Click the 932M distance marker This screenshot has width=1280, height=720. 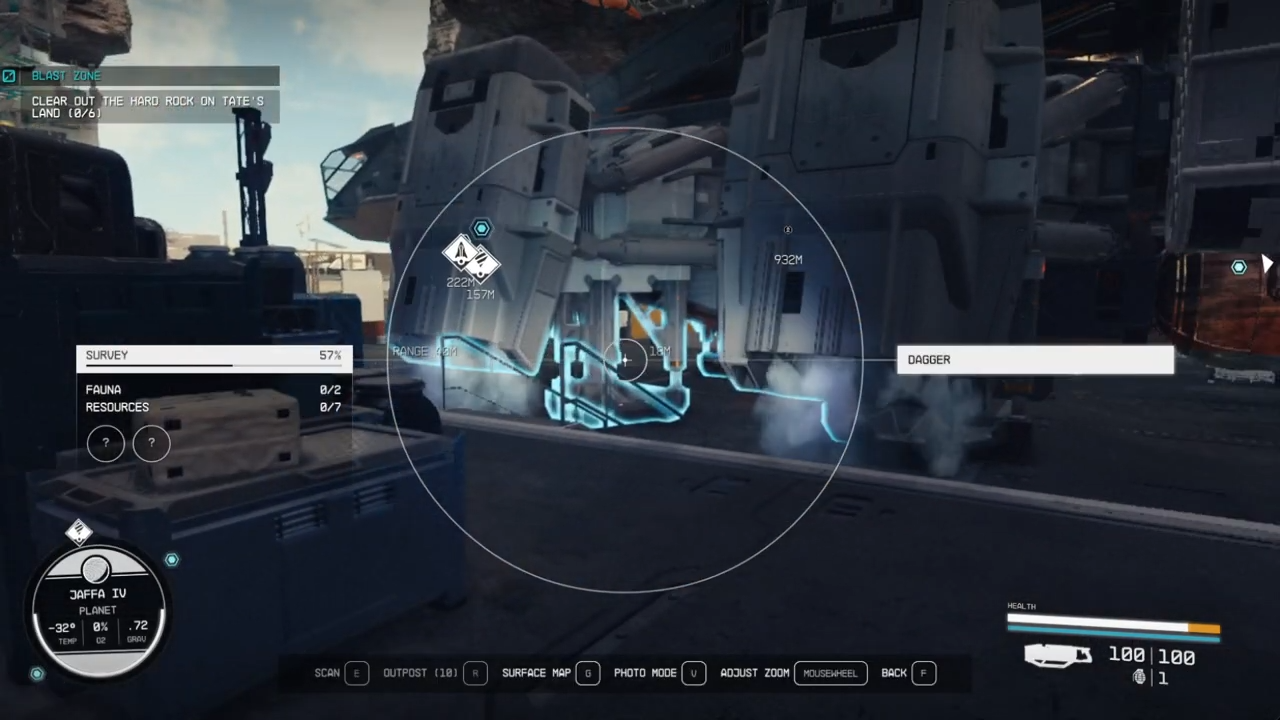coord(788,259)
